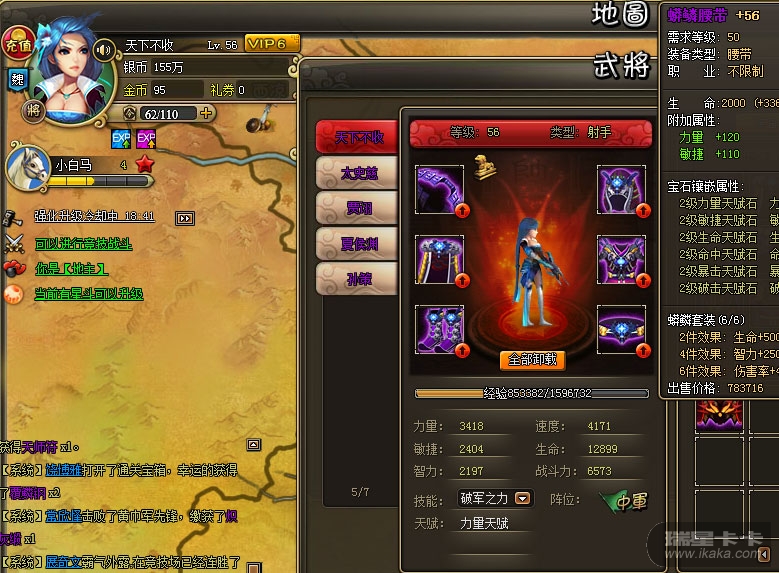779x573 pixels.
Task: Click the 小白马 mount portrait
Action: pyautogui.click(x=28, y=166)
